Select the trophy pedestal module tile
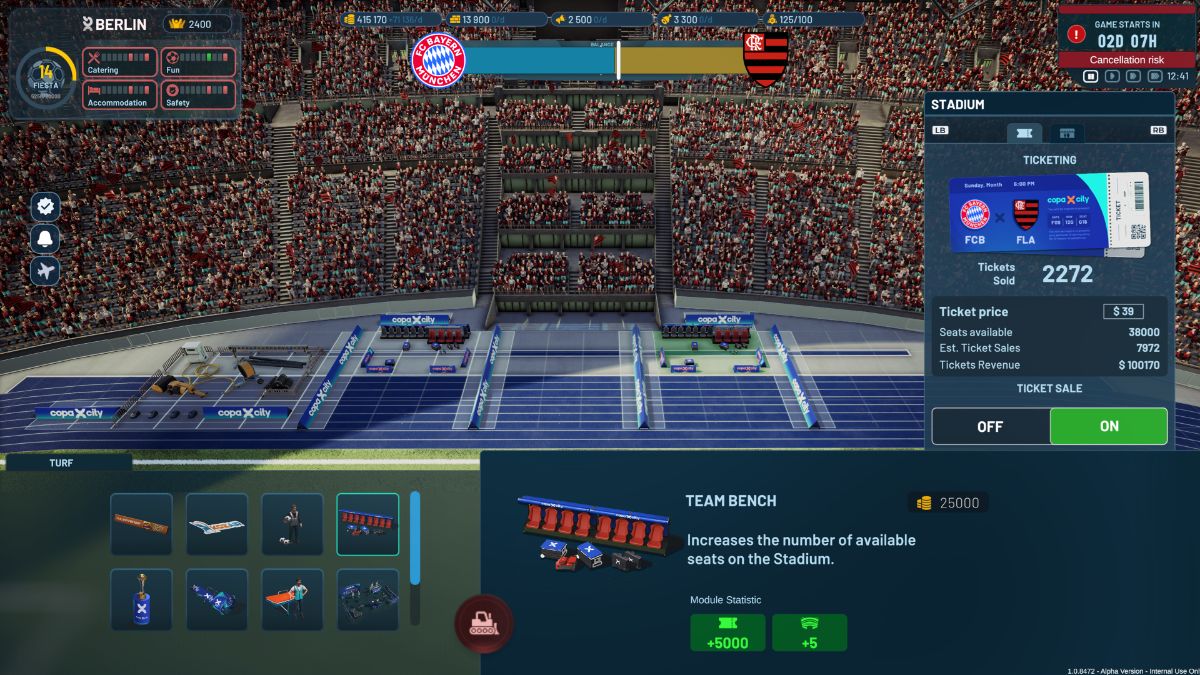The width and height of the screenshot is (1200, 675). [x=141, y=600]
